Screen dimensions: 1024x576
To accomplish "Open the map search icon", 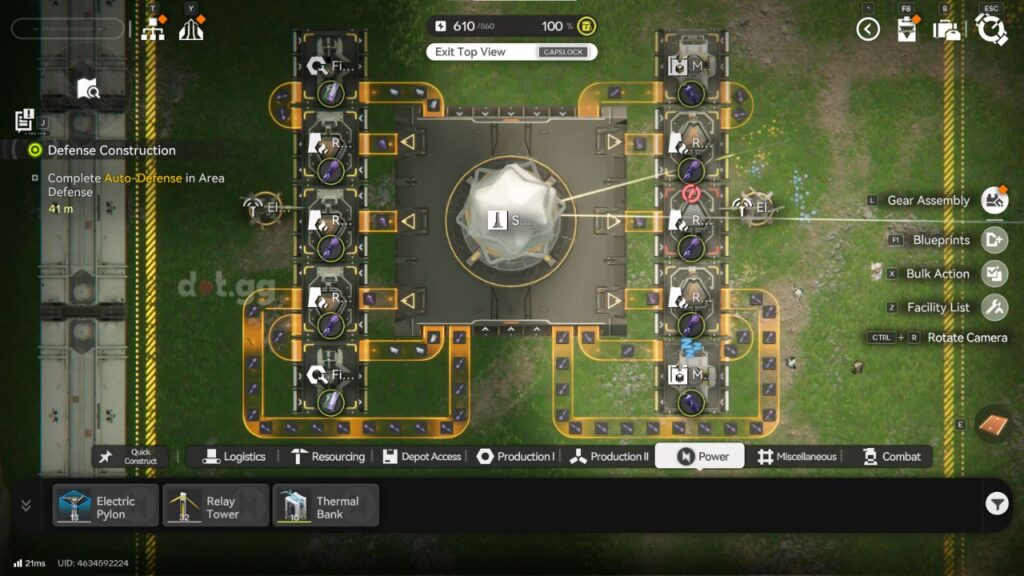I will (x=88, y=89).
